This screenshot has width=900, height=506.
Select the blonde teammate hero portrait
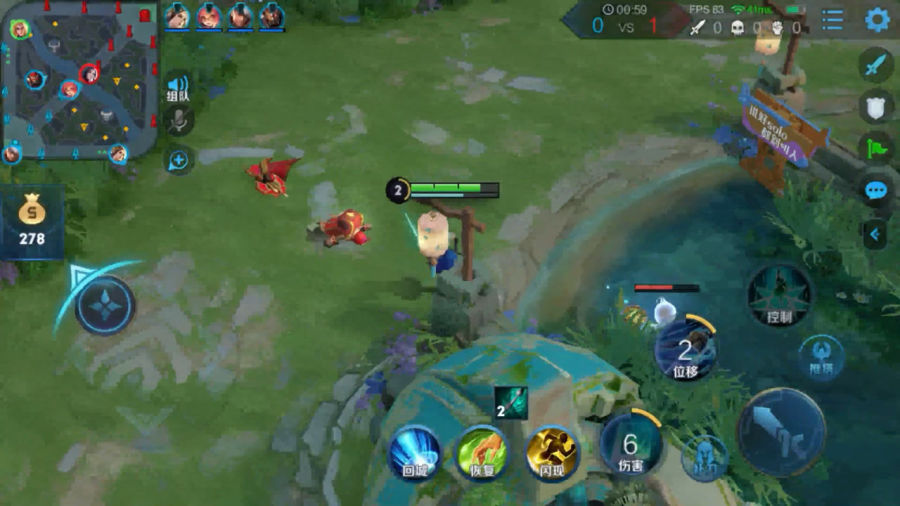point(178,16)
